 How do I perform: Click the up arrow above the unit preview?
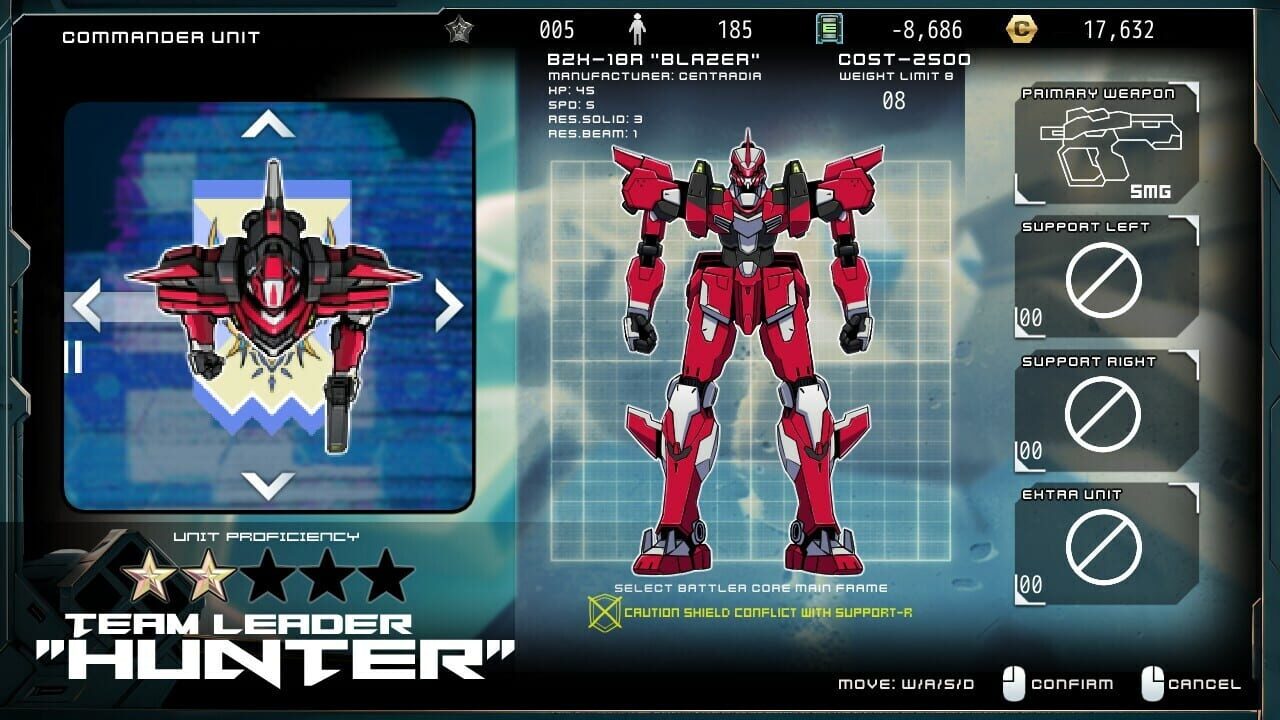click(x=268, y=122)
